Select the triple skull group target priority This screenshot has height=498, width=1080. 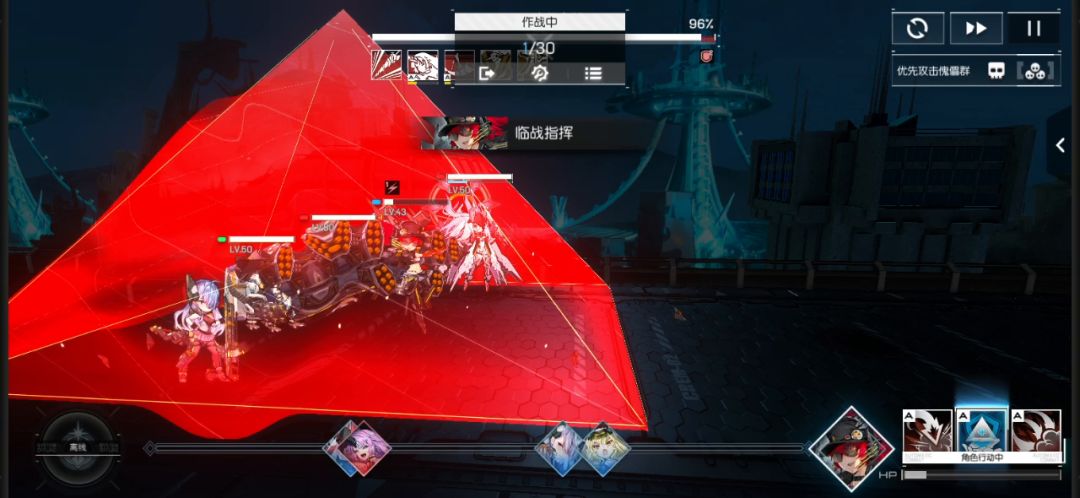(x=1034, y=70)
